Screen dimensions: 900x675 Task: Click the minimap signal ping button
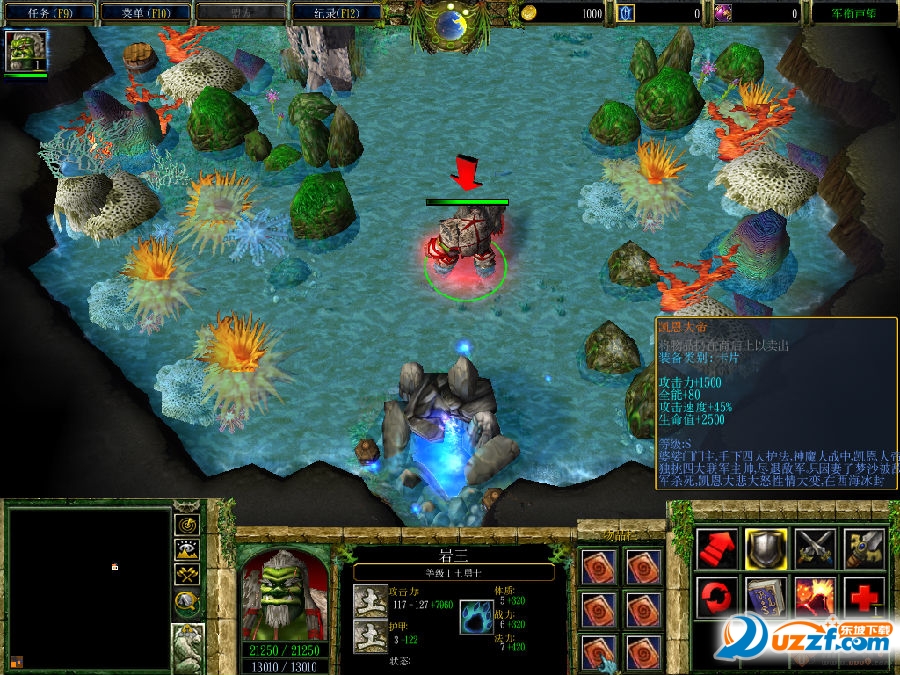click(x=188, y=524)
